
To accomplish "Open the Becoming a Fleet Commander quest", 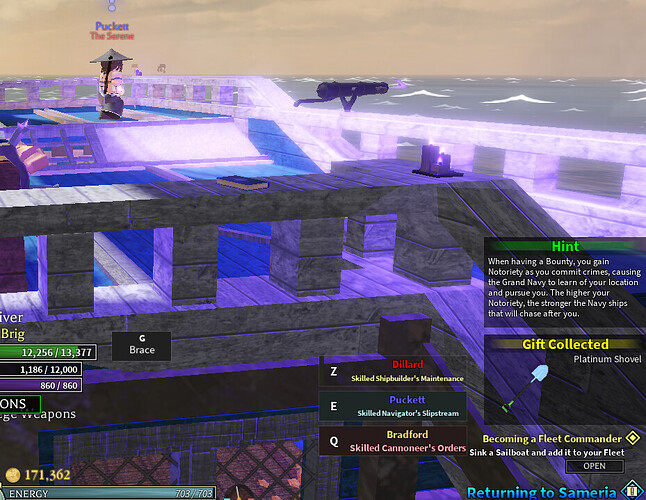I will (594, 466).
